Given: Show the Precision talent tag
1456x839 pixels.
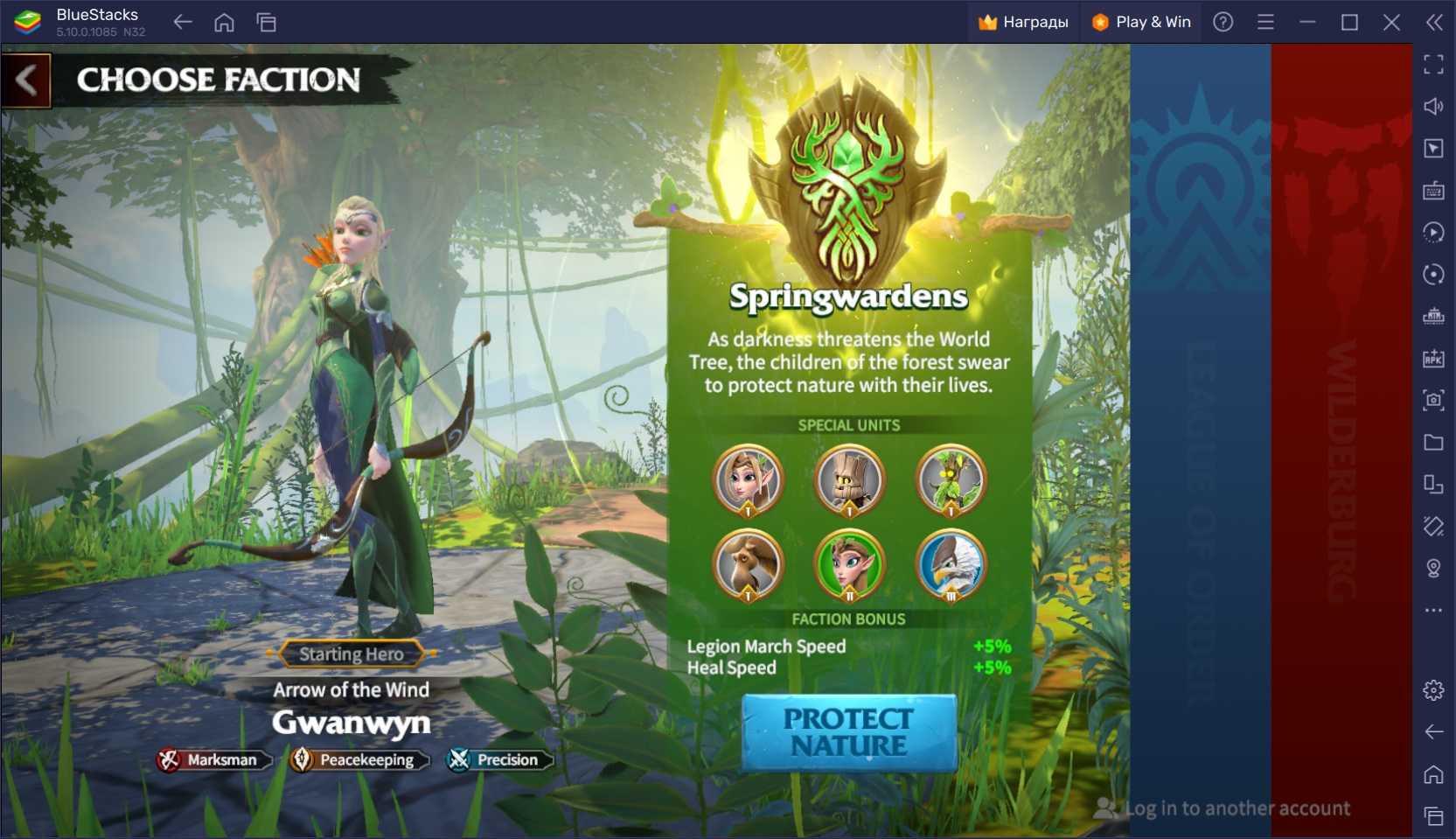Looking at the screenshot, I should point(499,759).
